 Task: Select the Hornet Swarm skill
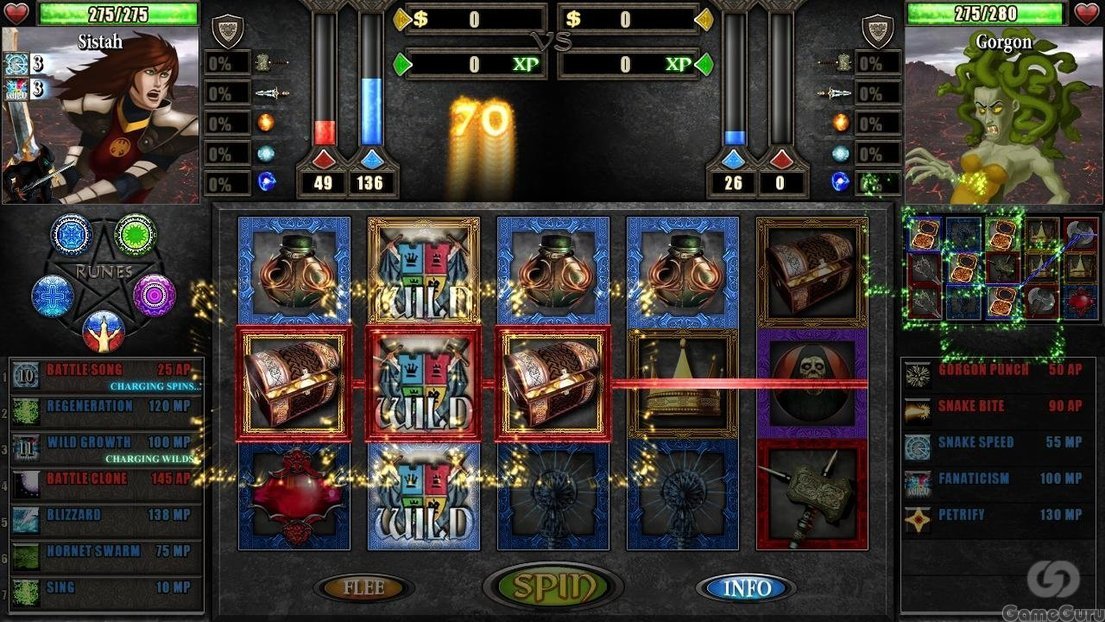[106, 552]
